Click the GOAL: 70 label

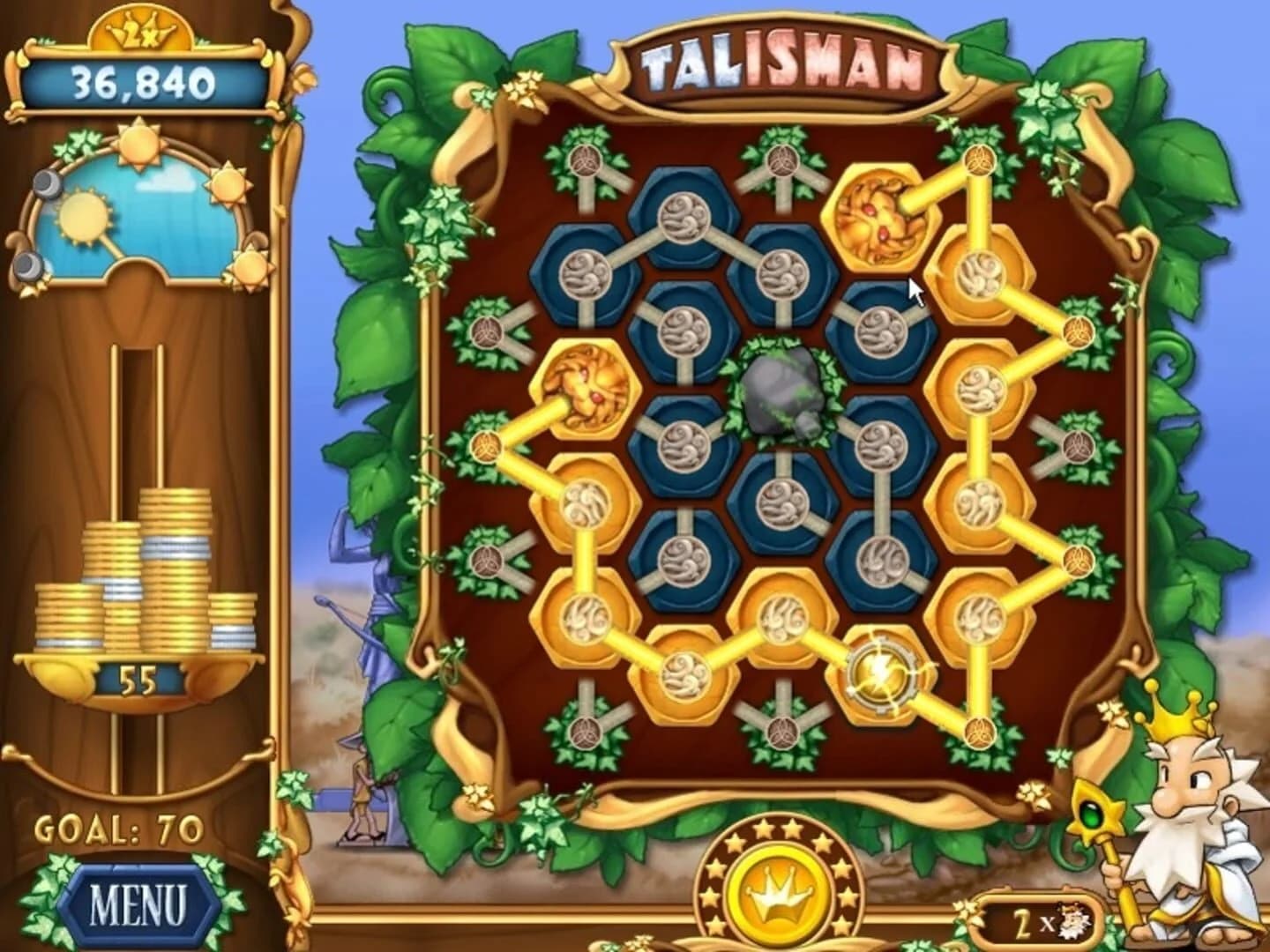(119, 827)
